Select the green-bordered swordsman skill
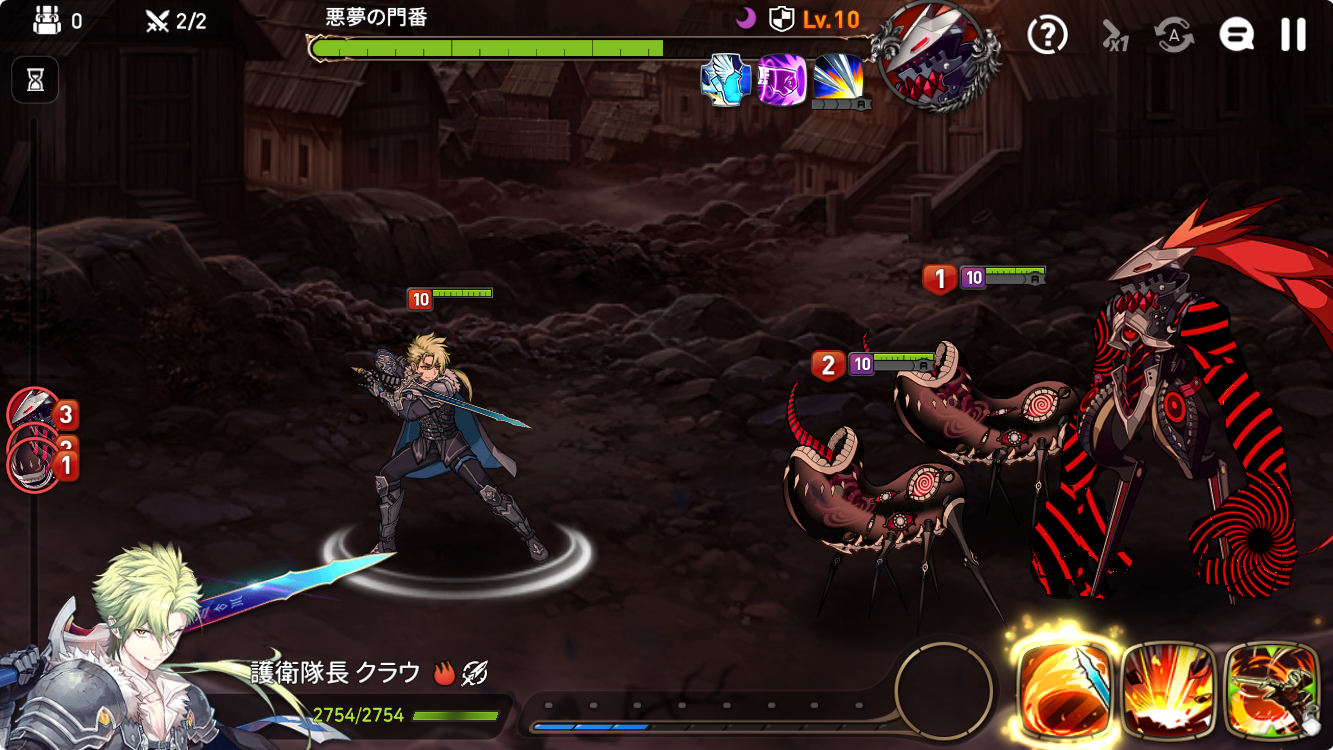Screen dimensions: 1333x750 pos(1272,689)
